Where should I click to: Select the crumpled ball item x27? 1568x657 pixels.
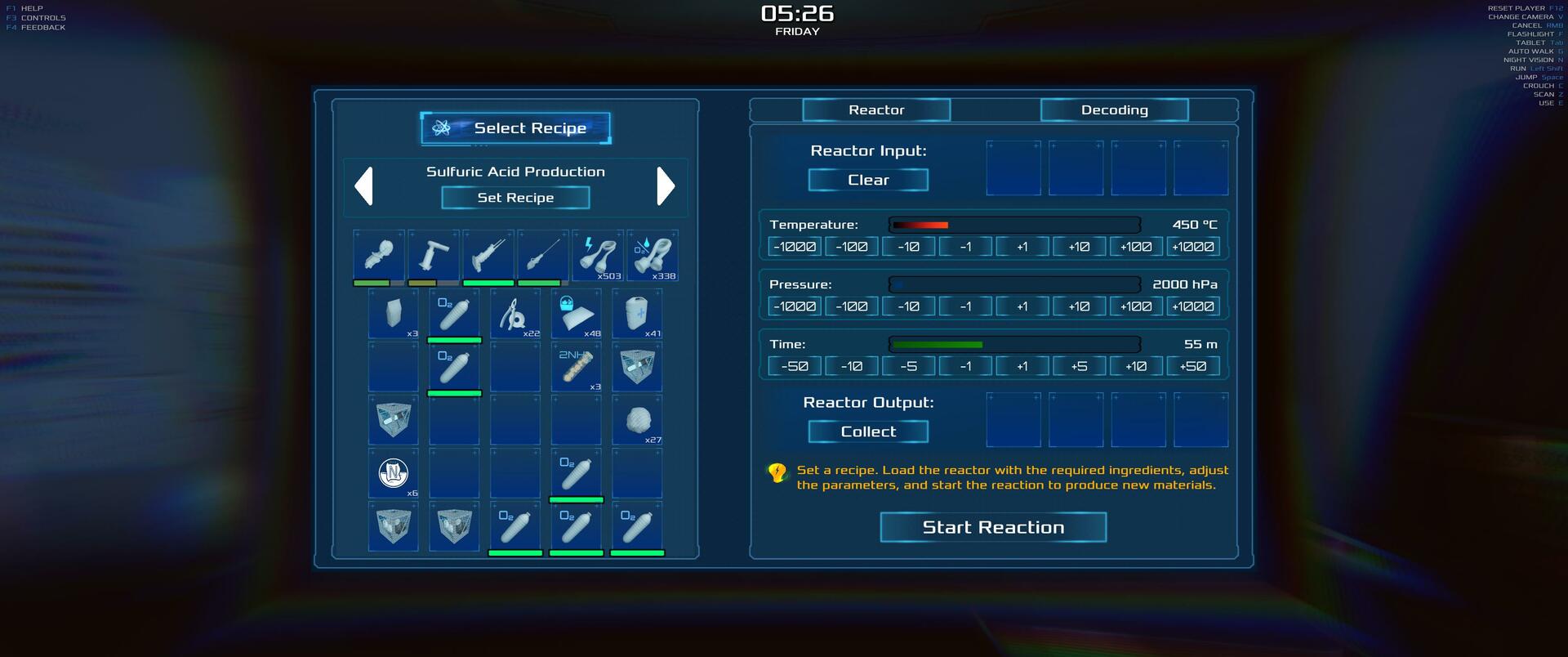[637, 421]
